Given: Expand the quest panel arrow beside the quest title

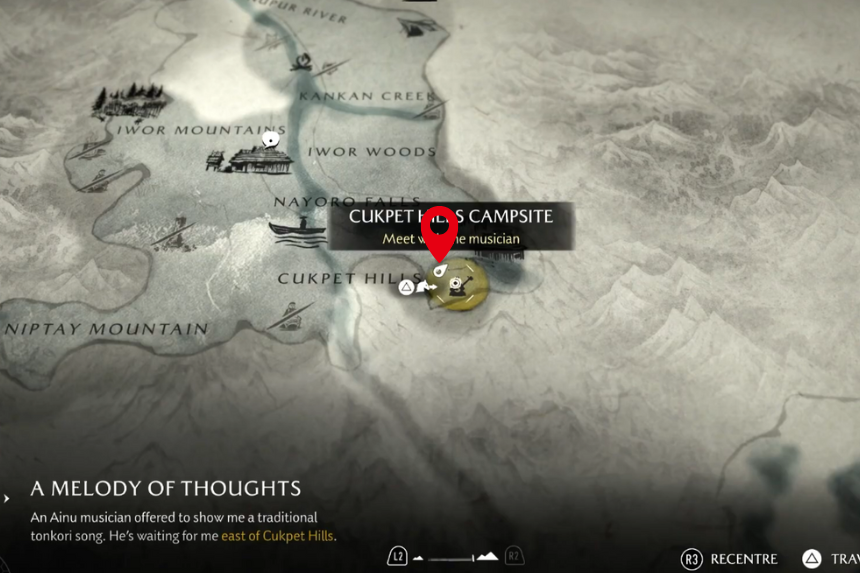Looking at the screenshot, I should [8, 497].
